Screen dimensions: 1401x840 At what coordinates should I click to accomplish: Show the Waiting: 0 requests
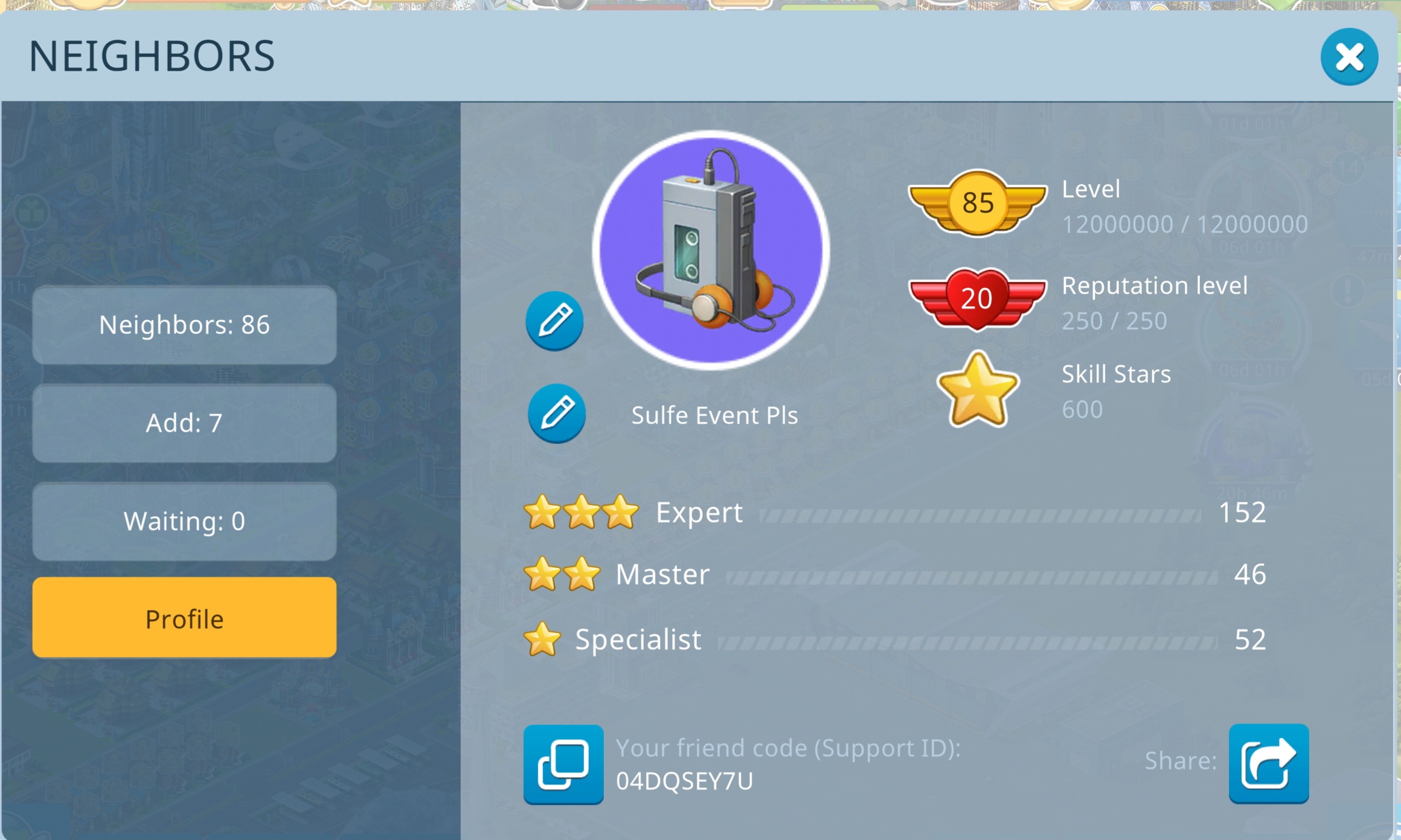pyautogui.click(x=184, y=521)
